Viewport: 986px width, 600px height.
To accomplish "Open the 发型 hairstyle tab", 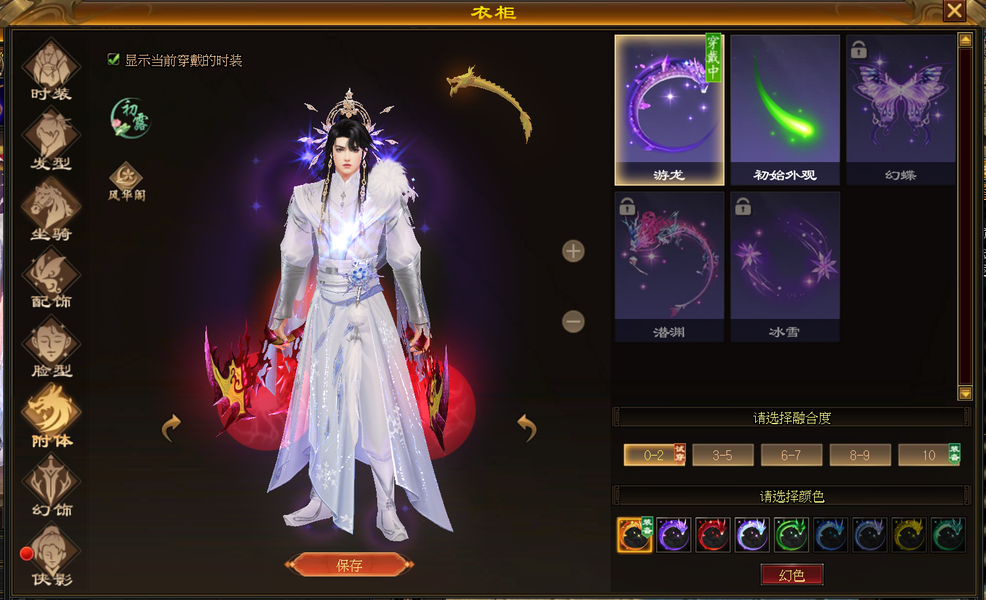I will click(51, 139).
